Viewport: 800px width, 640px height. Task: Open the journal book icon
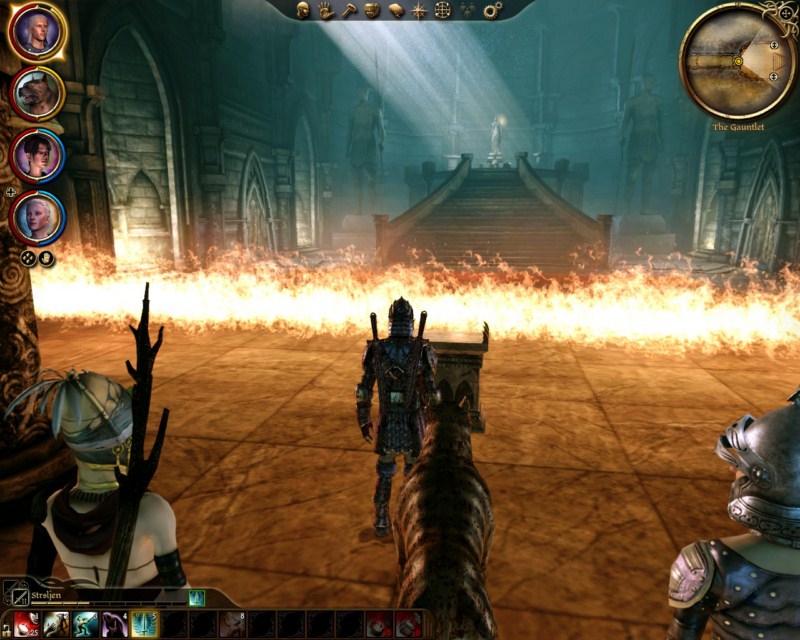pyautogui.click(x=395, y=10)
